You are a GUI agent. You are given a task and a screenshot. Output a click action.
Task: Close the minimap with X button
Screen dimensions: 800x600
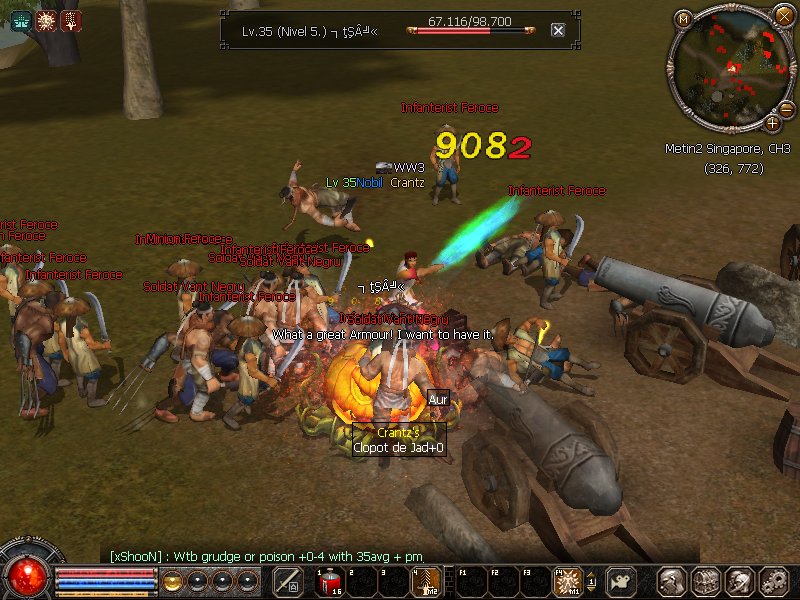point(783,15)
